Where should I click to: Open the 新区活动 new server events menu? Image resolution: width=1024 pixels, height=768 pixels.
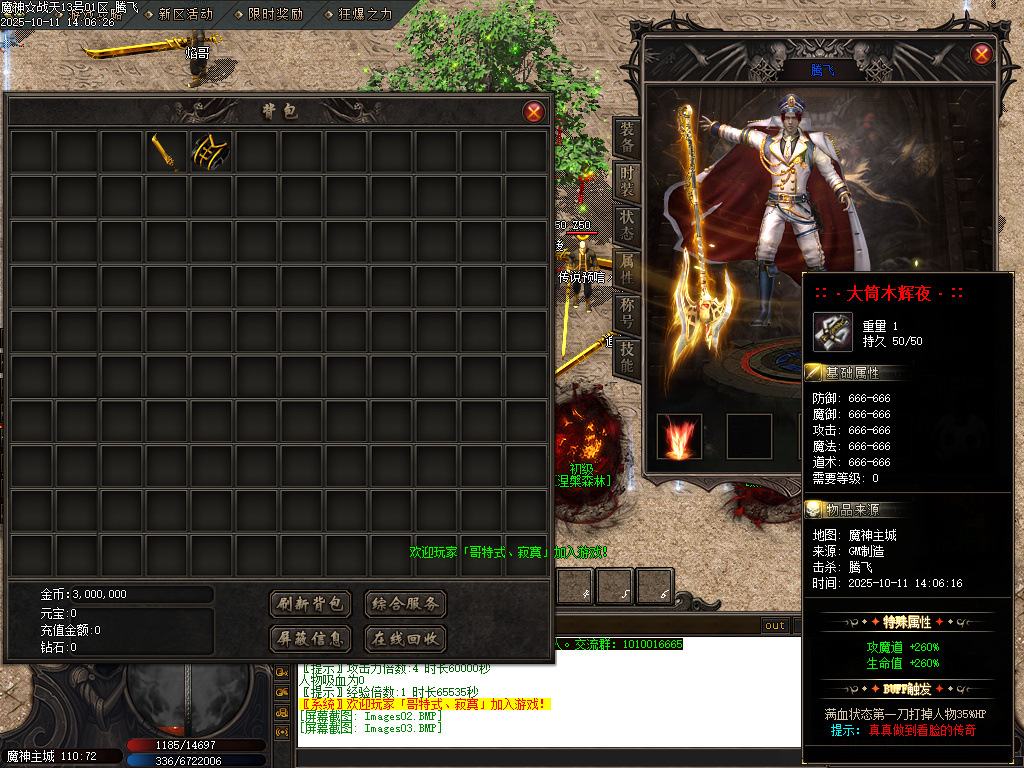(185, 14)
